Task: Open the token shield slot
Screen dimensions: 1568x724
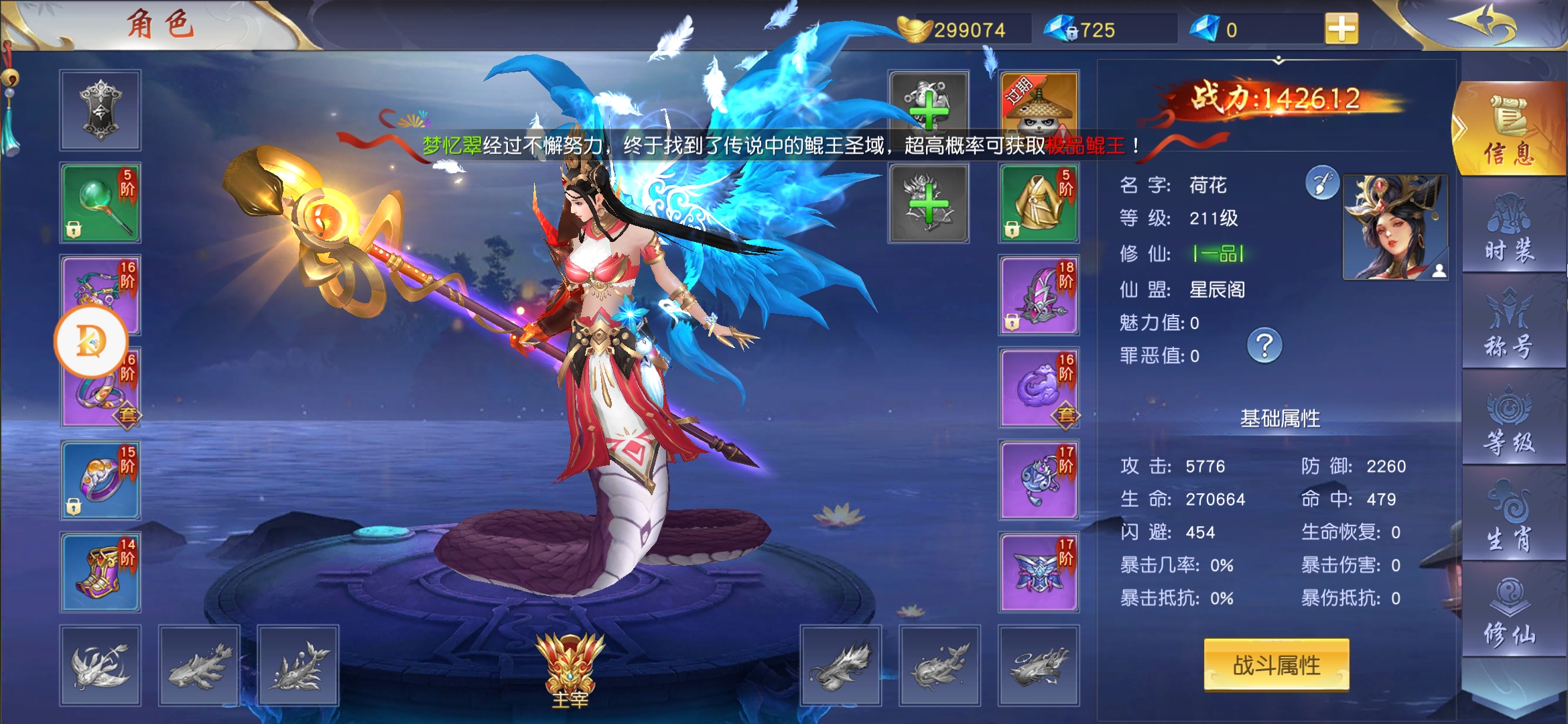Action: tap(101, 110)
